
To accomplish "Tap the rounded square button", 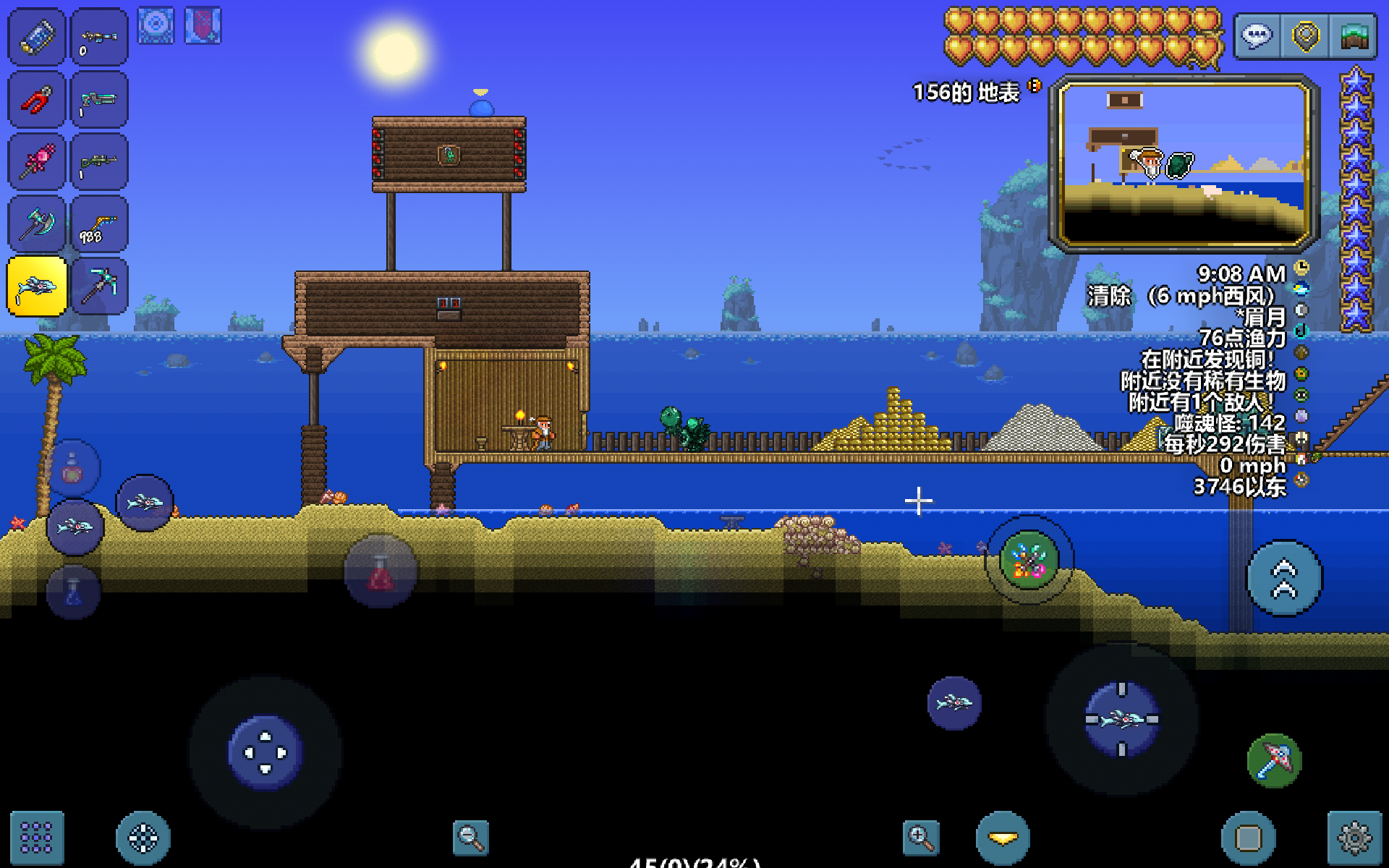I will (x=1249, y=838).
